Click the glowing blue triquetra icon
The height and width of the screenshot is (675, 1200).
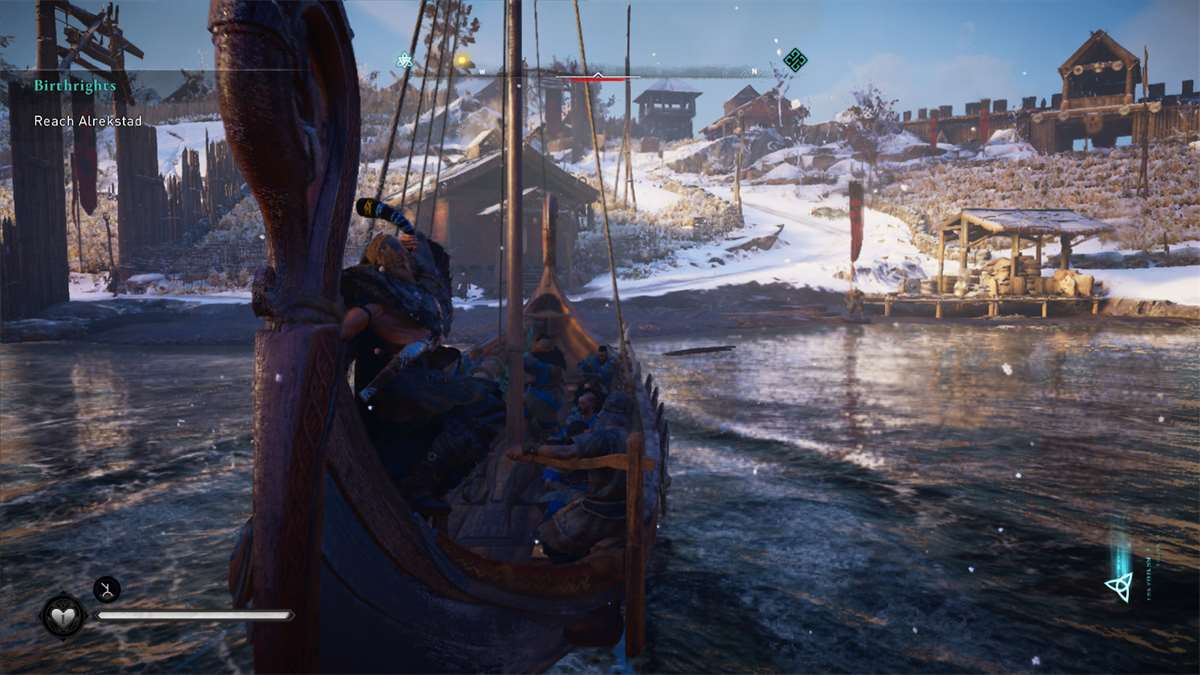[1119, 587]
